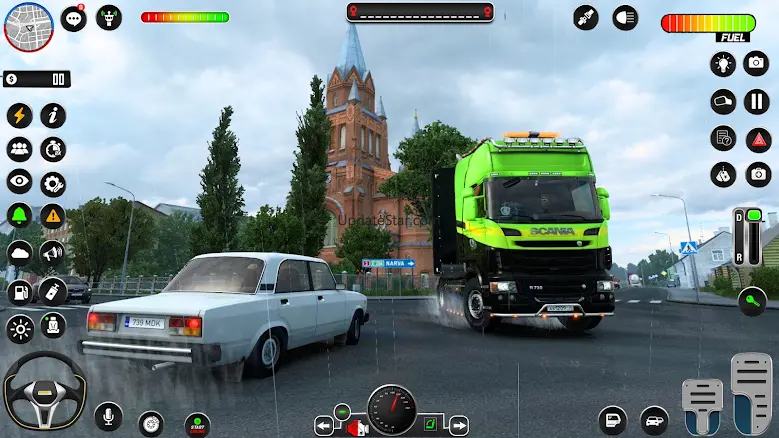
Task: Activate the left turn indicator arrow
Action: click(324, 426)
